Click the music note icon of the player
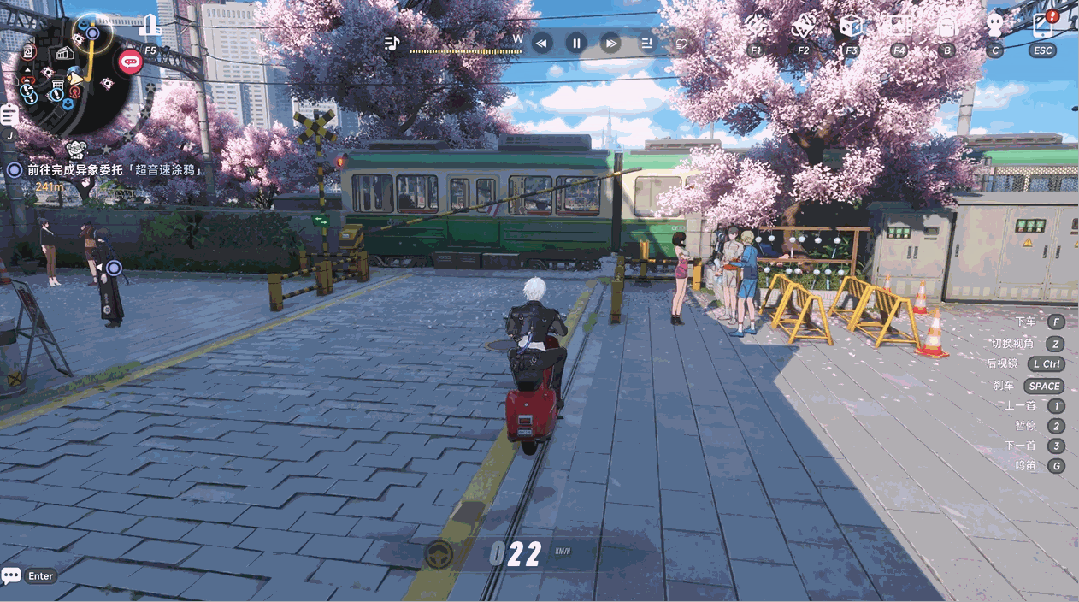The height and width of the screenshot is (602, 1079). pos(392,43)
